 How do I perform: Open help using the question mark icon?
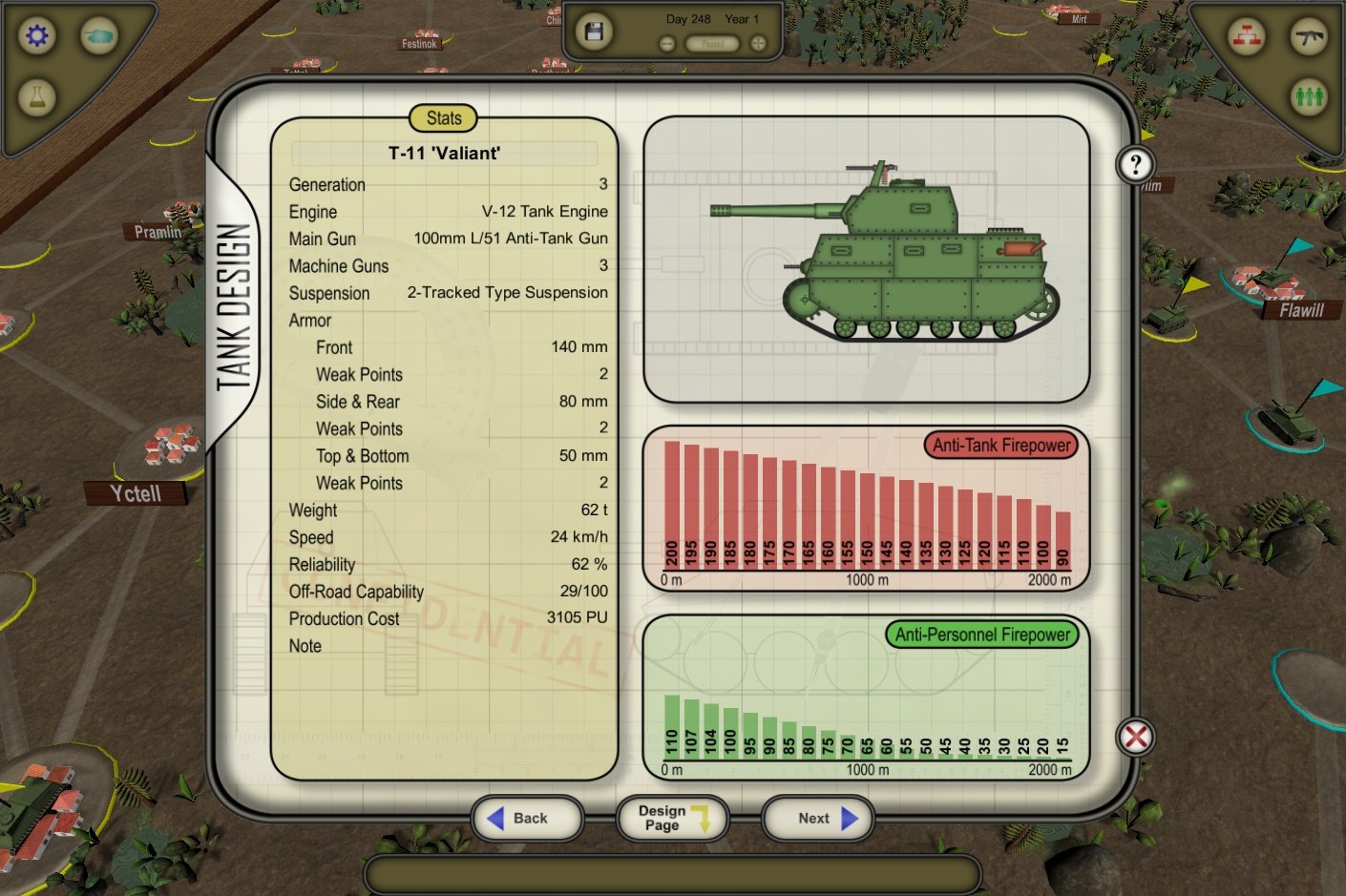[1134, 164]
